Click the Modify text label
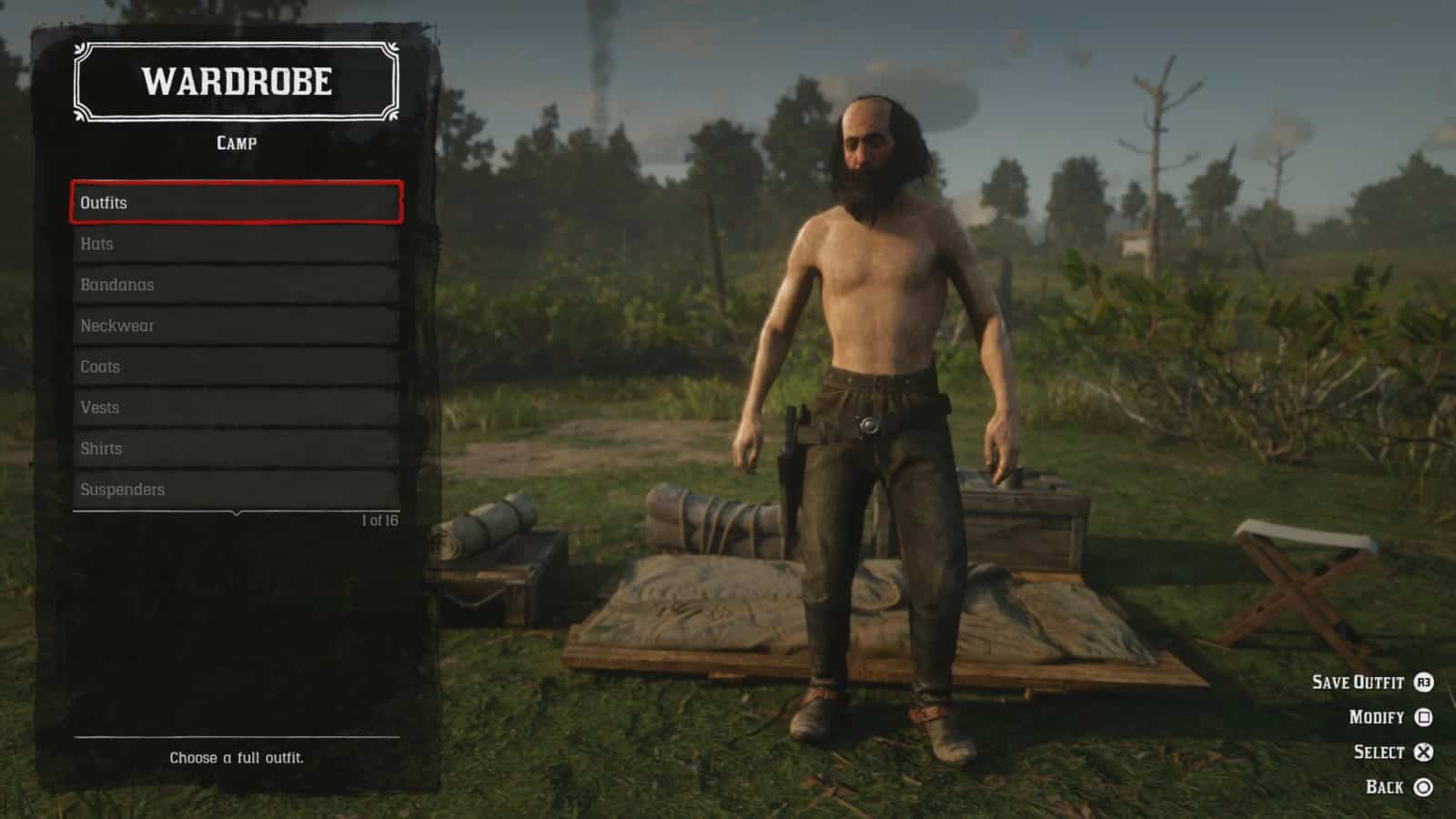The height and width of the screenshot is (819, 1456). tap(1375, 717)
